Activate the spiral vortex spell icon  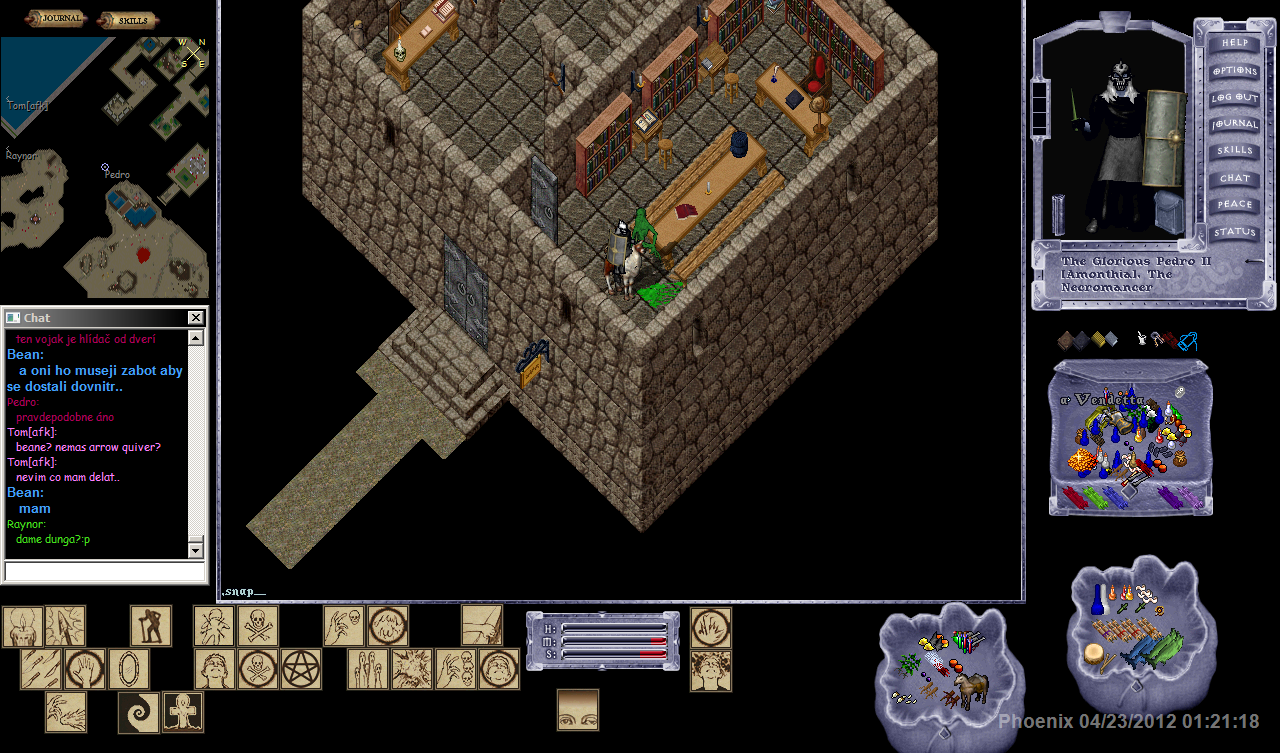(139, 712)
